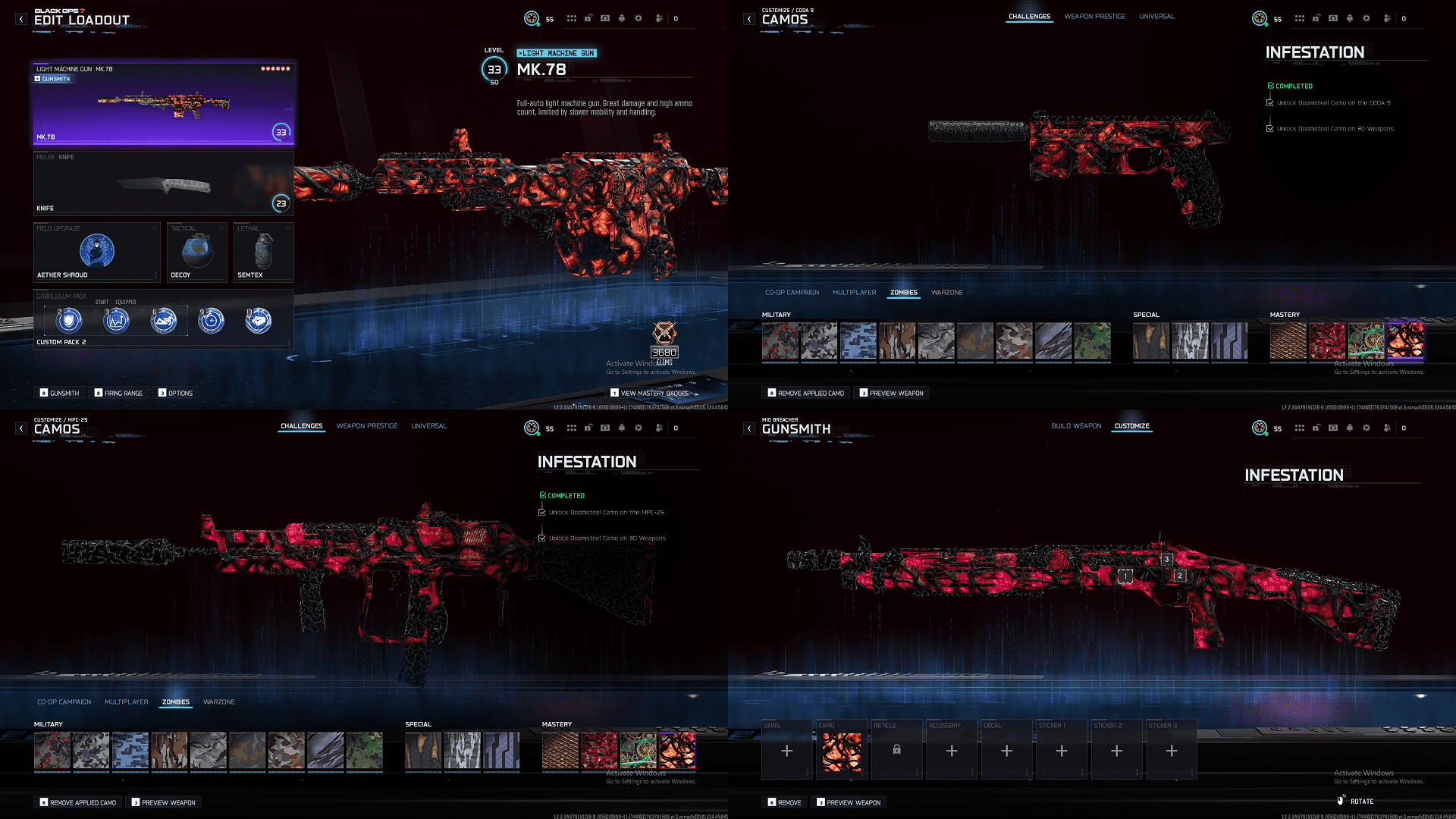
Task: Click the first Gobblegum icon in Custom Pack 2
Action: pos(67,320)
